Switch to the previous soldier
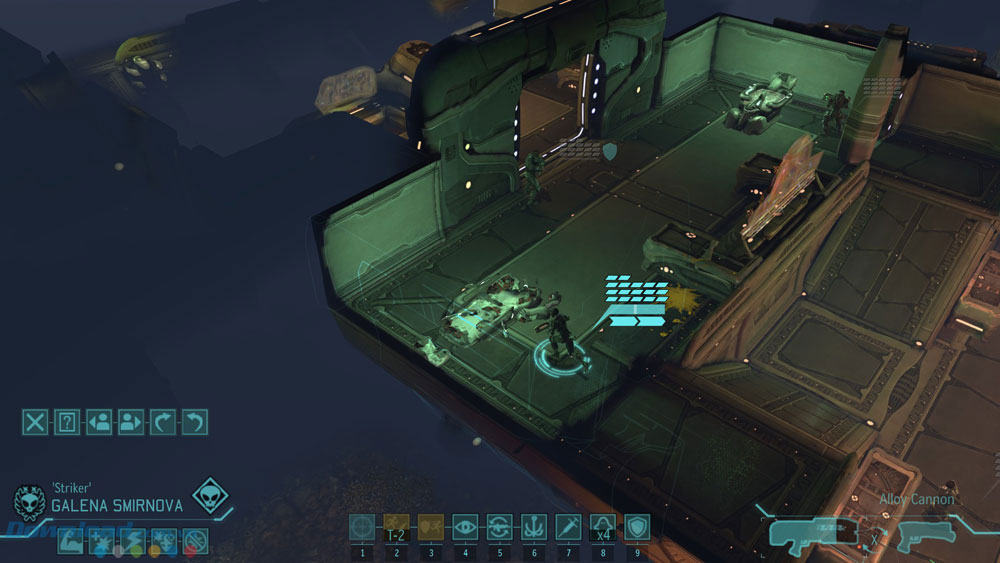Viewport: 1000px width, 563px height. 99,422
